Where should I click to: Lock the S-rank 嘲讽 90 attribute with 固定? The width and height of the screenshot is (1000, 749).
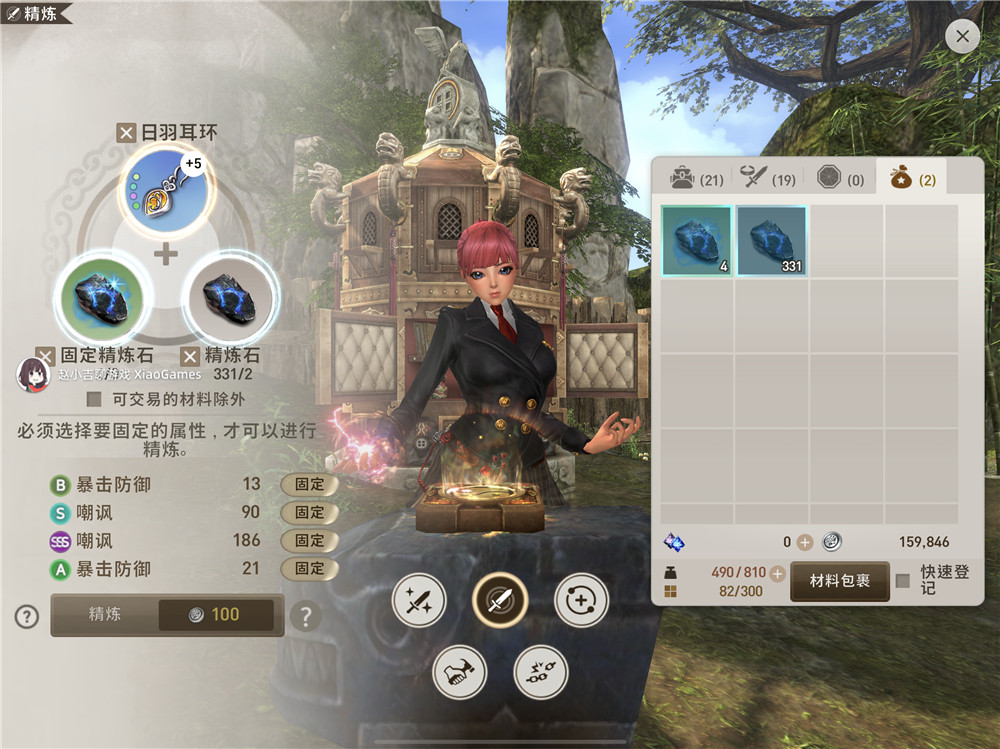[x=309, y=513]
